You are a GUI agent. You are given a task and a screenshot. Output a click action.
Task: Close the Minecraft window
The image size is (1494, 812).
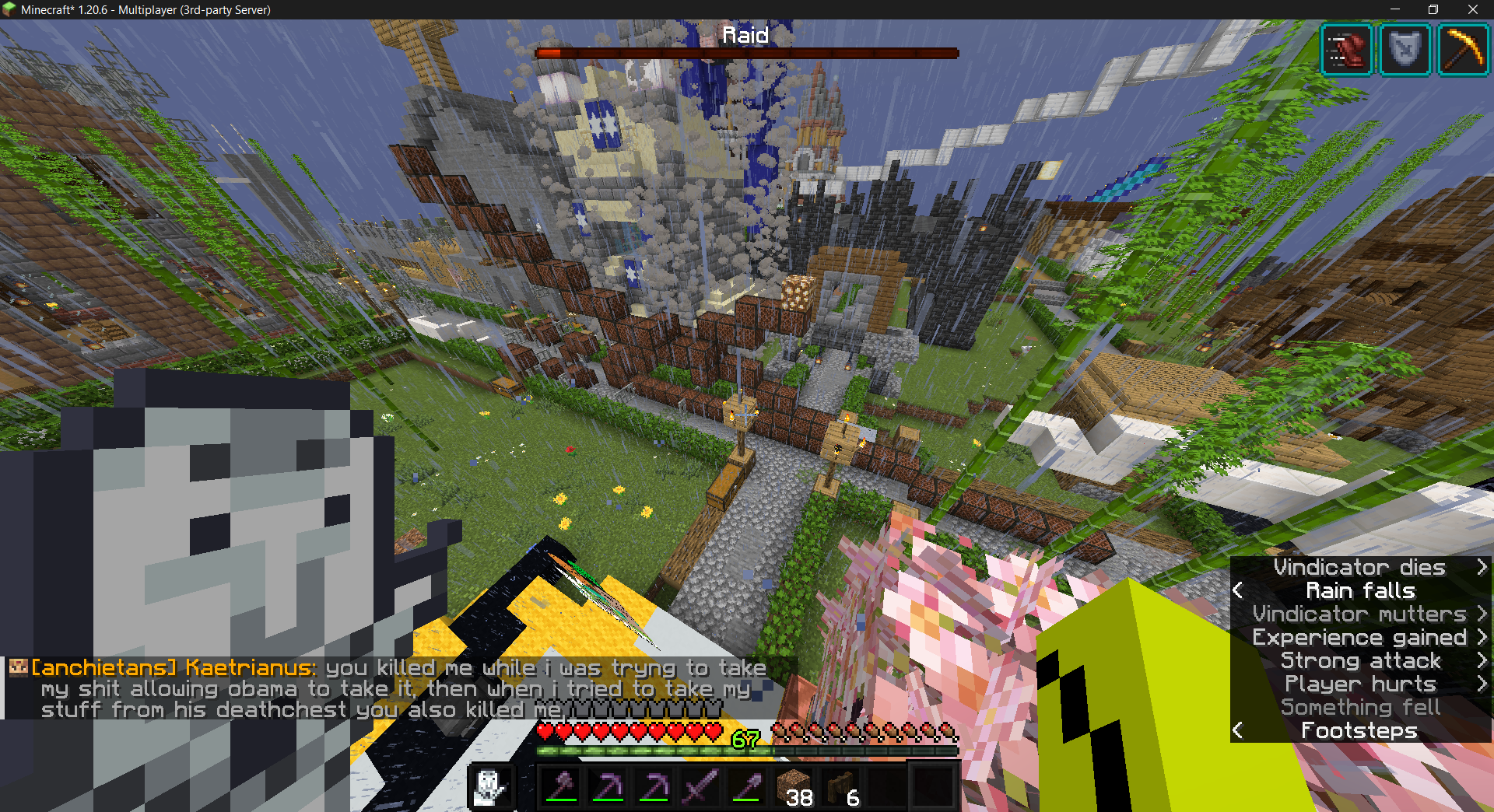[x=1472, y=9]
